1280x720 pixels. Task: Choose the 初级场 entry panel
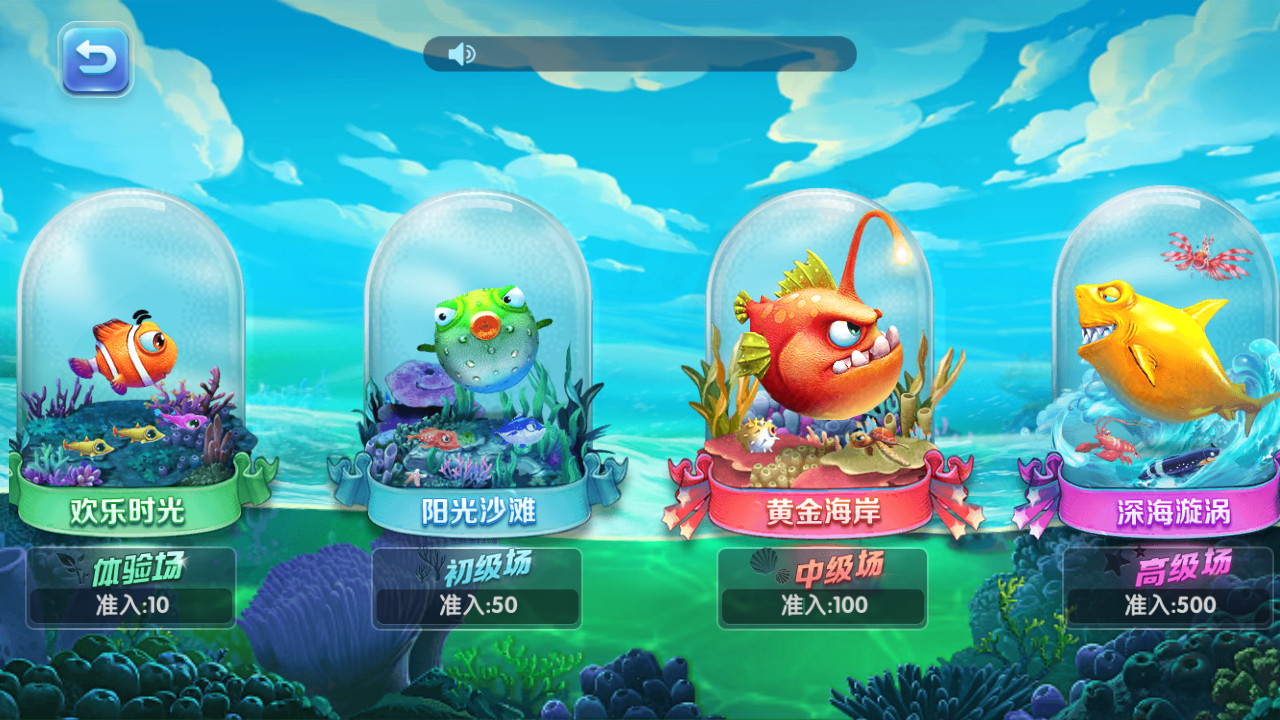pyautogui.click(x=477, y=587)
